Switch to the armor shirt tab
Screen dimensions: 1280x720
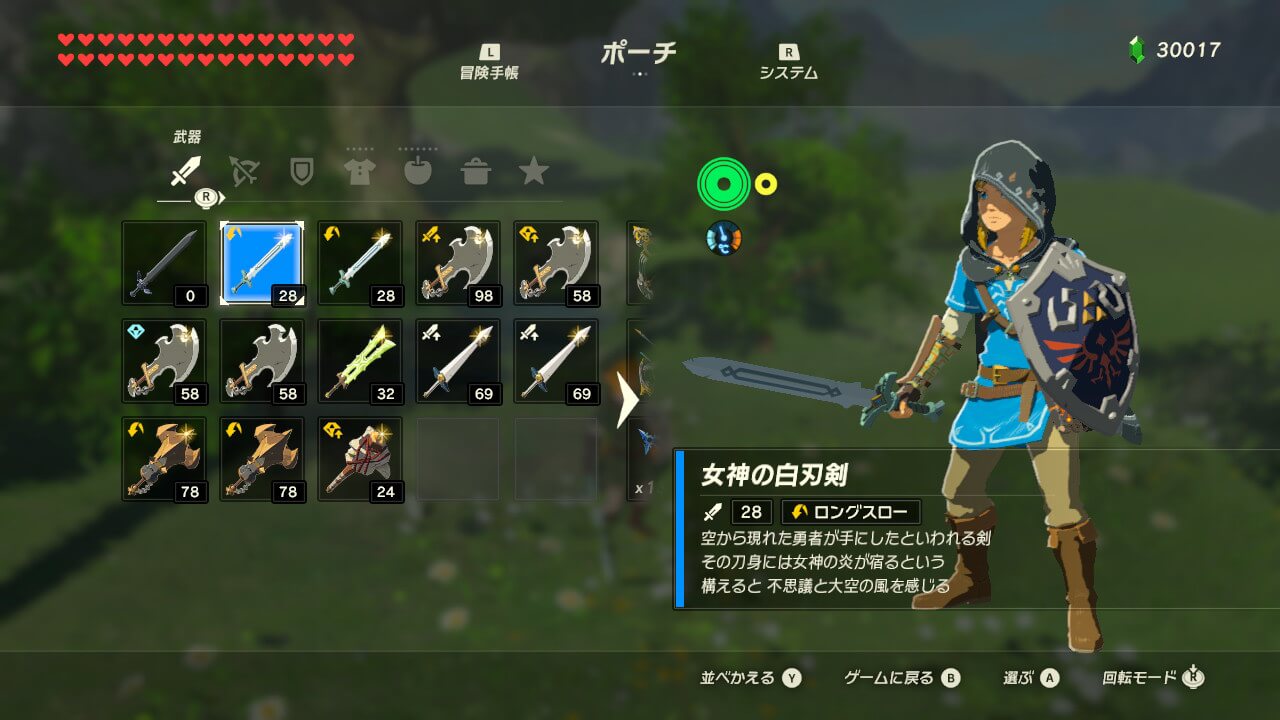359,172
